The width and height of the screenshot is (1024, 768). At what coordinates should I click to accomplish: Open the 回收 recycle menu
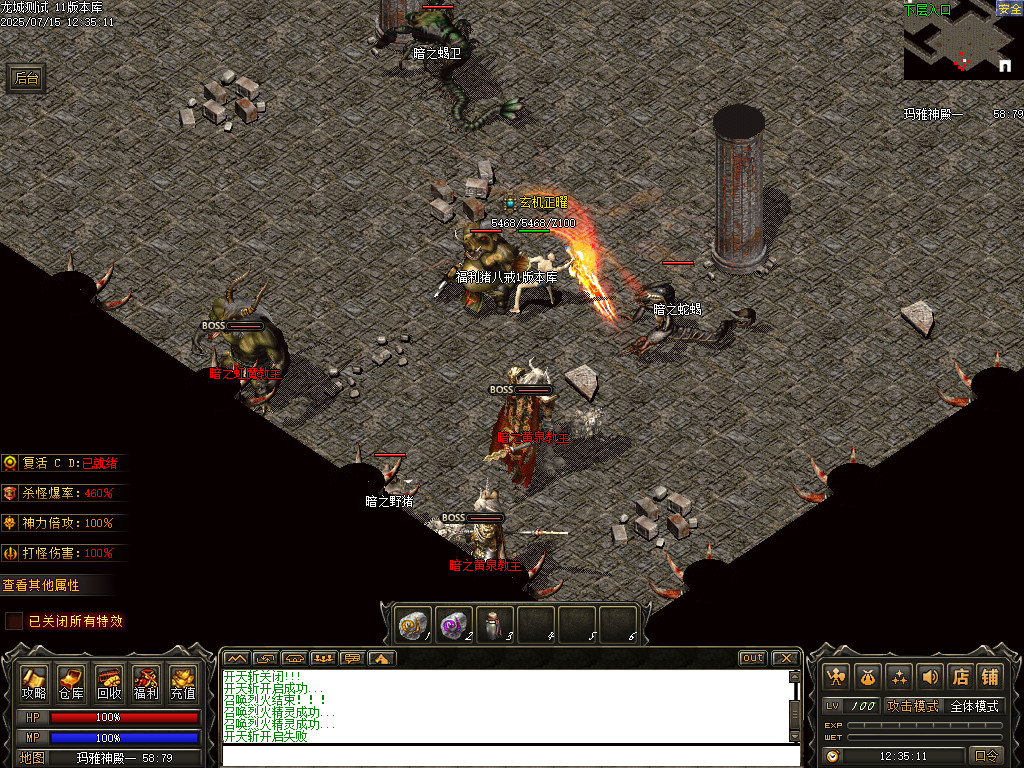pyautogui.click(x=109, y=682)
